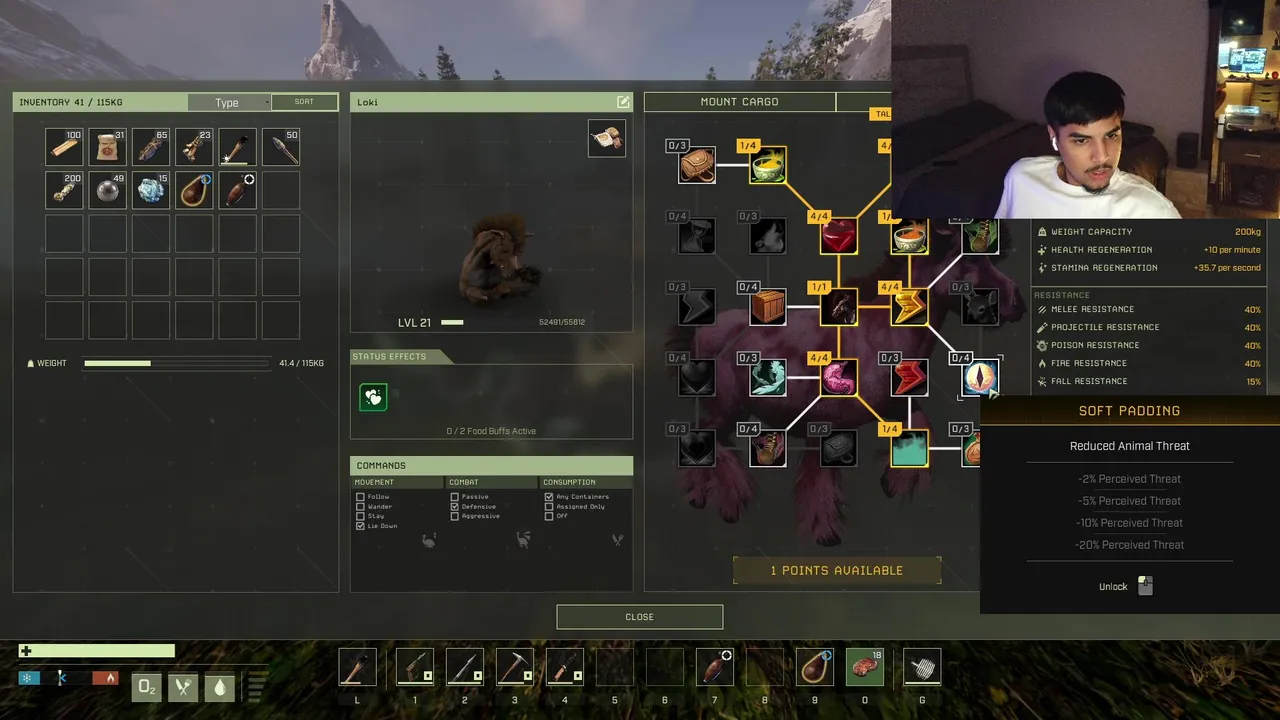Switch to the Mount Cargo tab
1280x720 pixels.
tap(739, 102)
